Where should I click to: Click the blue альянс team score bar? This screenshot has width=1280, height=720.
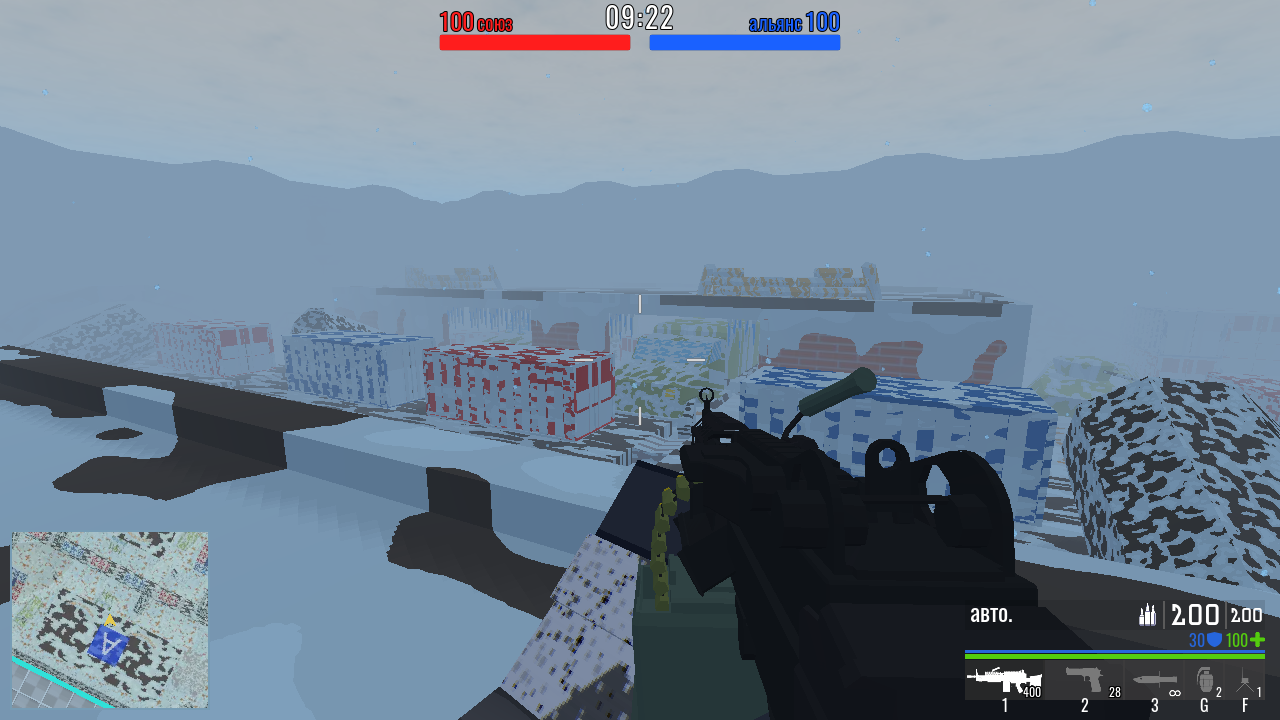coord(744,40)
